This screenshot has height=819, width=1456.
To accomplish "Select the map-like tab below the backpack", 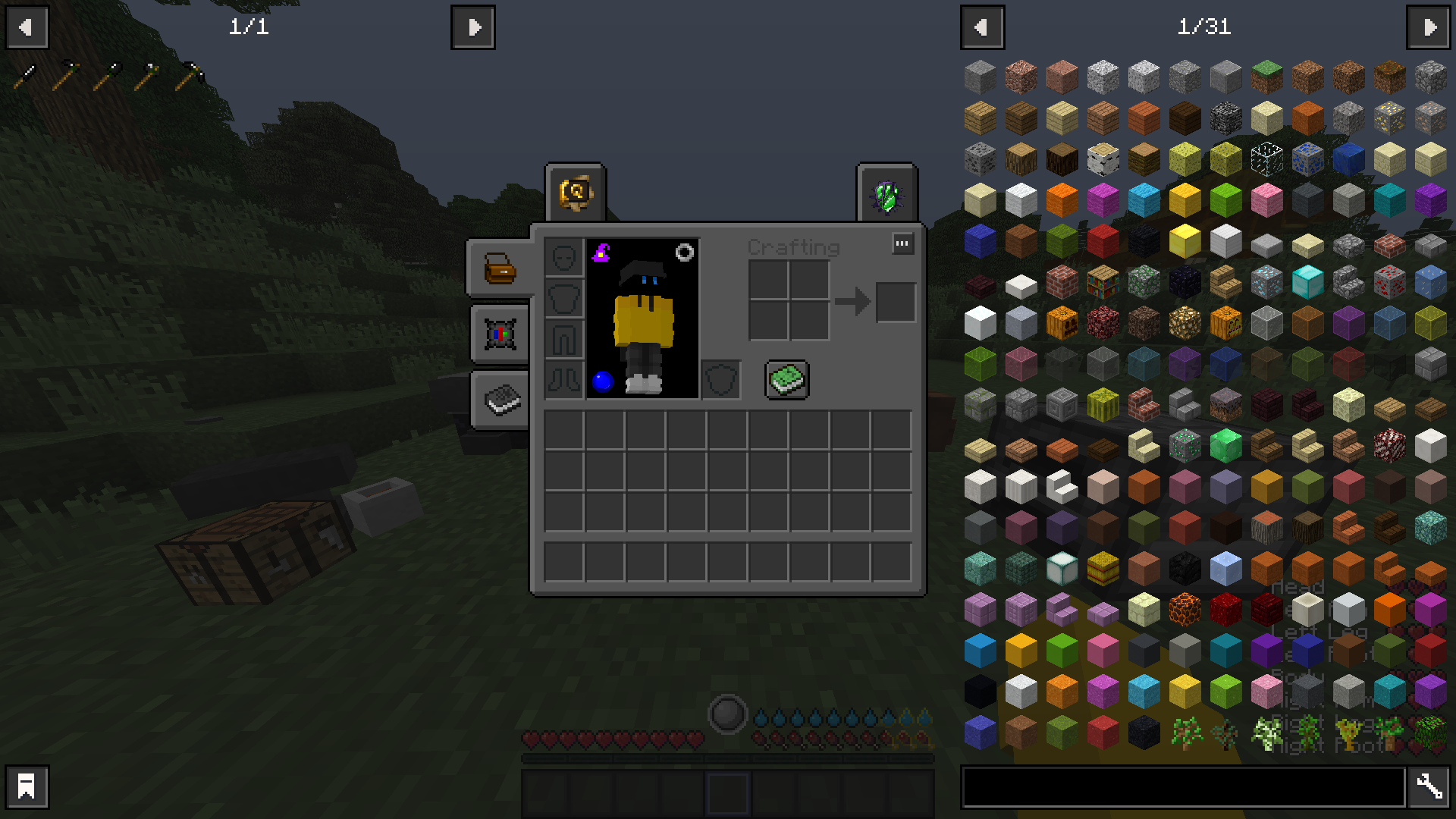I will coord(499,335).
